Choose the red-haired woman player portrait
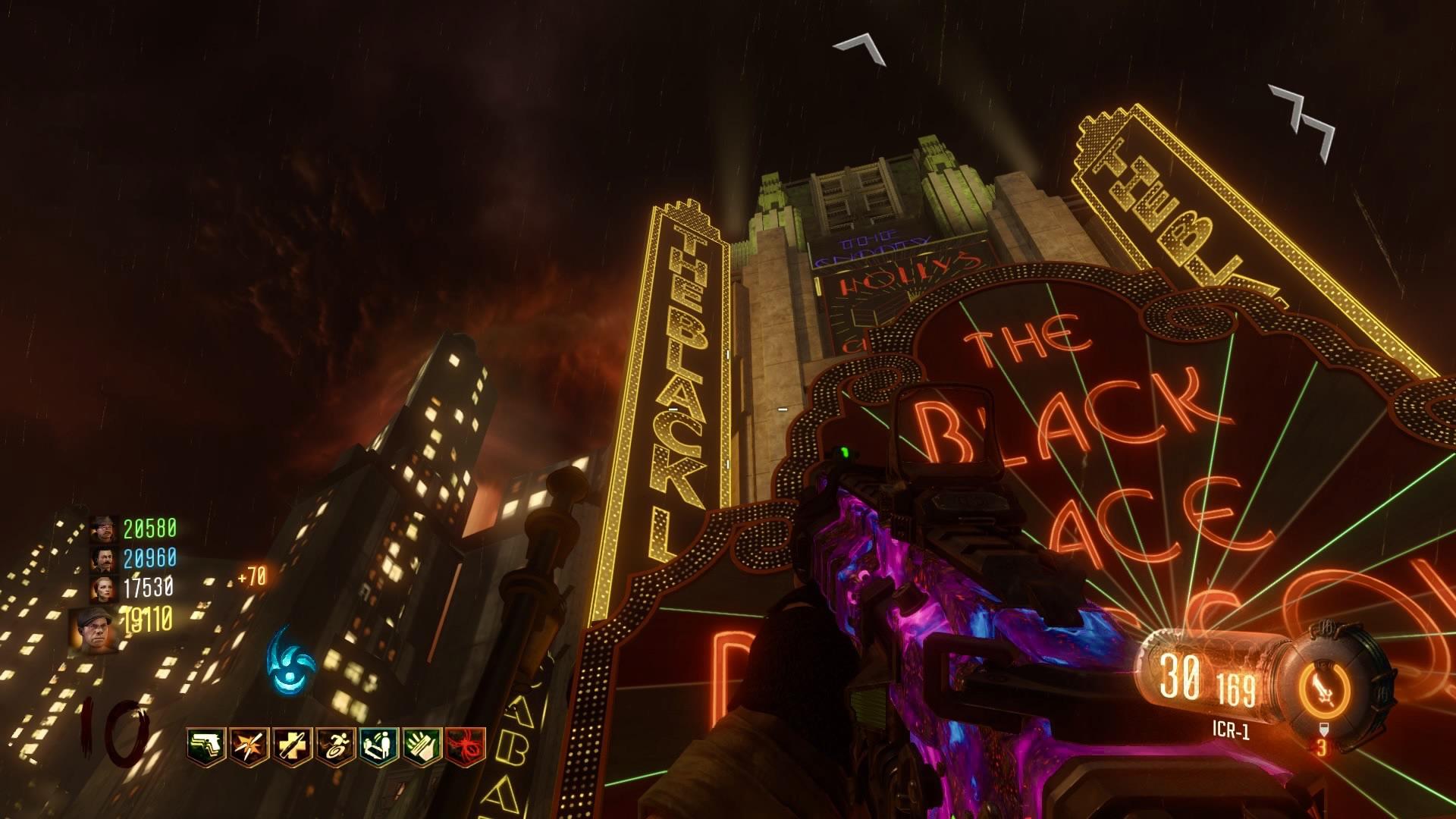 click(102, 588)
